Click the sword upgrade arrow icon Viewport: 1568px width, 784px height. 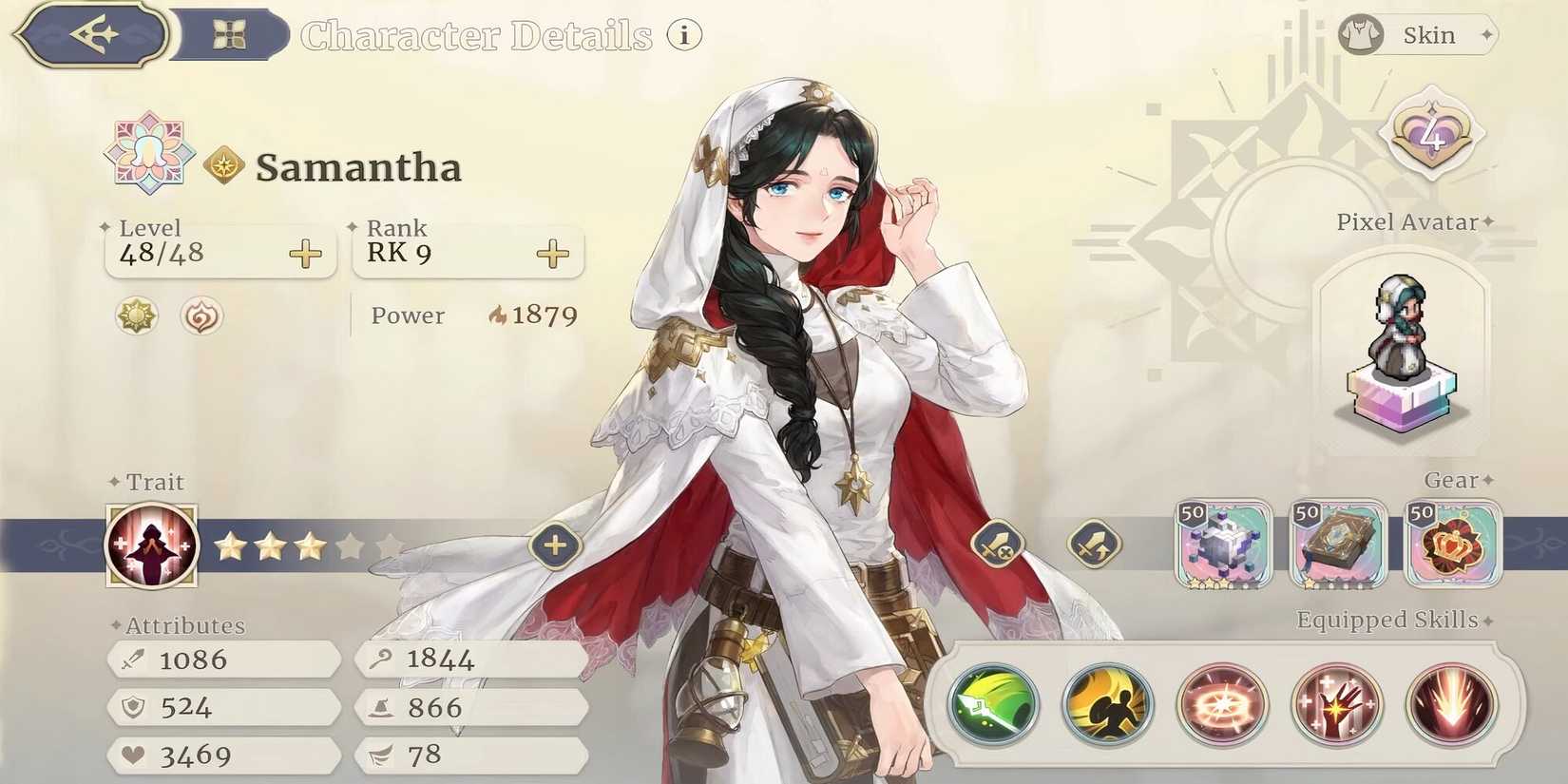(1095, 545)
